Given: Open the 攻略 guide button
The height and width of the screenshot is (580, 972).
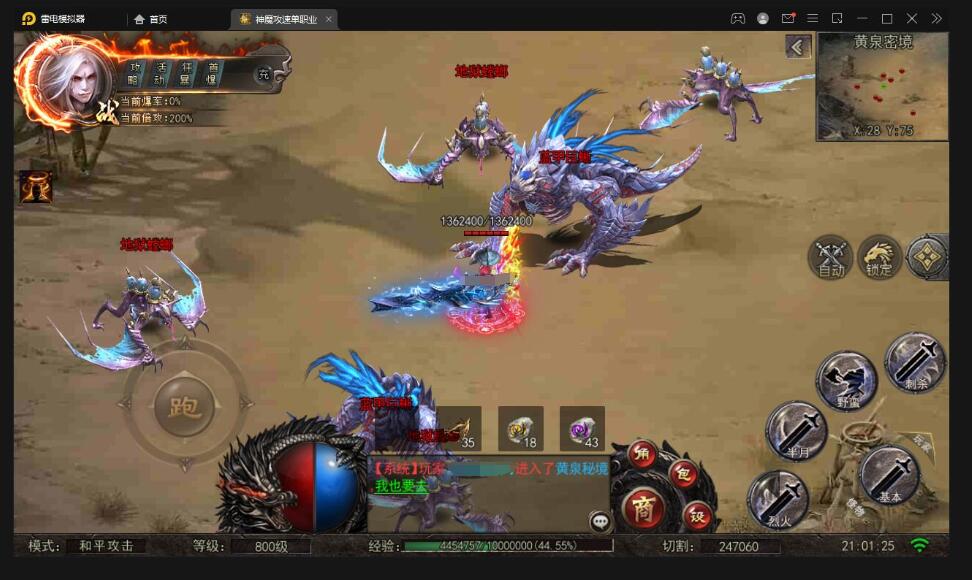Looking at the screenshot, I should (134, 73).
